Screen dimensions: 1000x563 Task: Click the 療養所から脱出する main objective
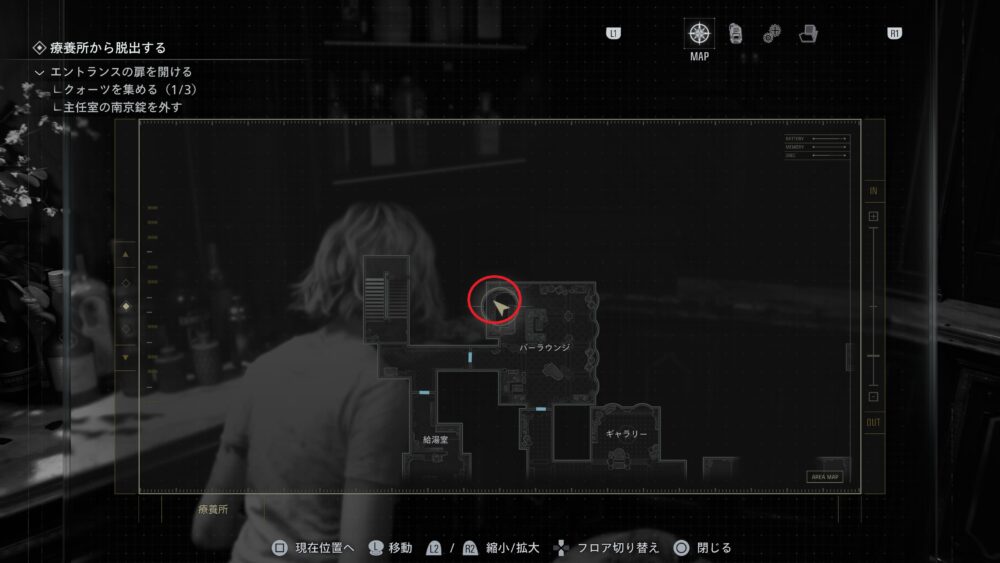[x=108, y=47]
